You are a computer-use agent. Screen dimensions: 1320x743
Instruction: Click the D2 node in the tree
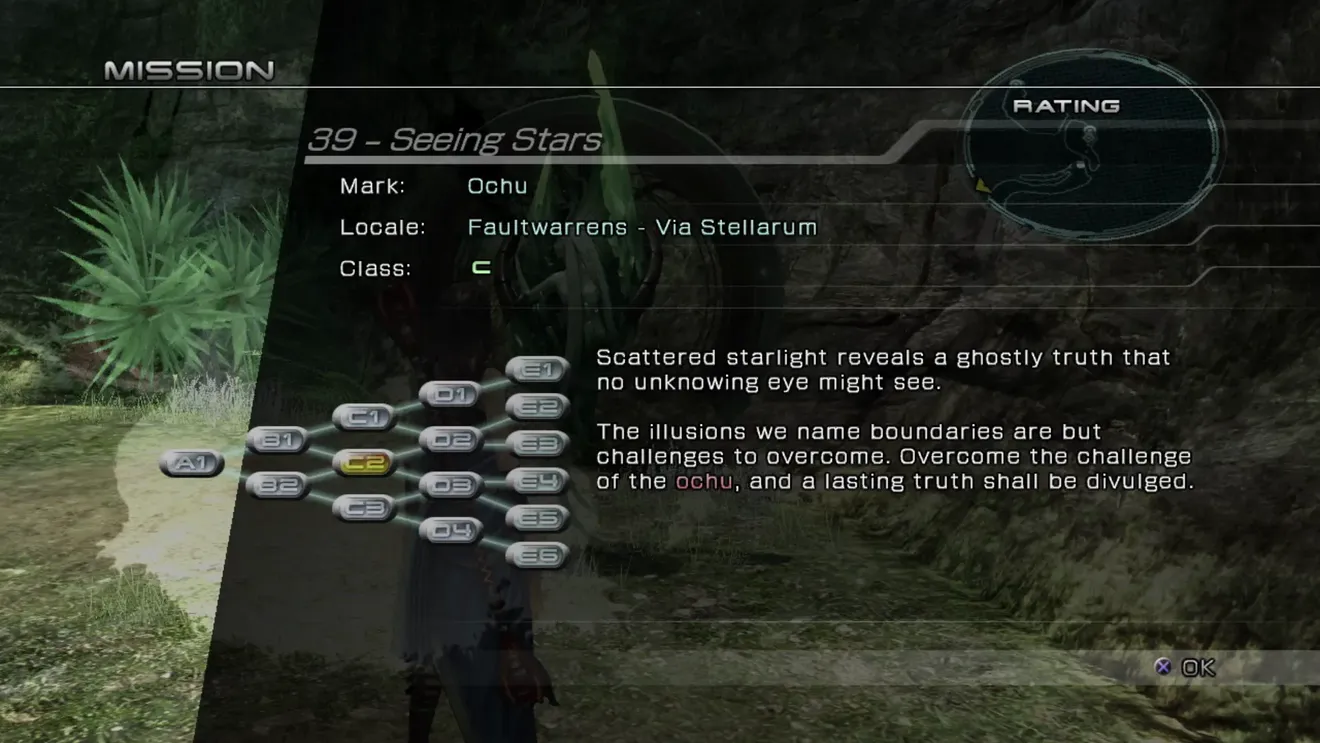click(x=451, y=439)
